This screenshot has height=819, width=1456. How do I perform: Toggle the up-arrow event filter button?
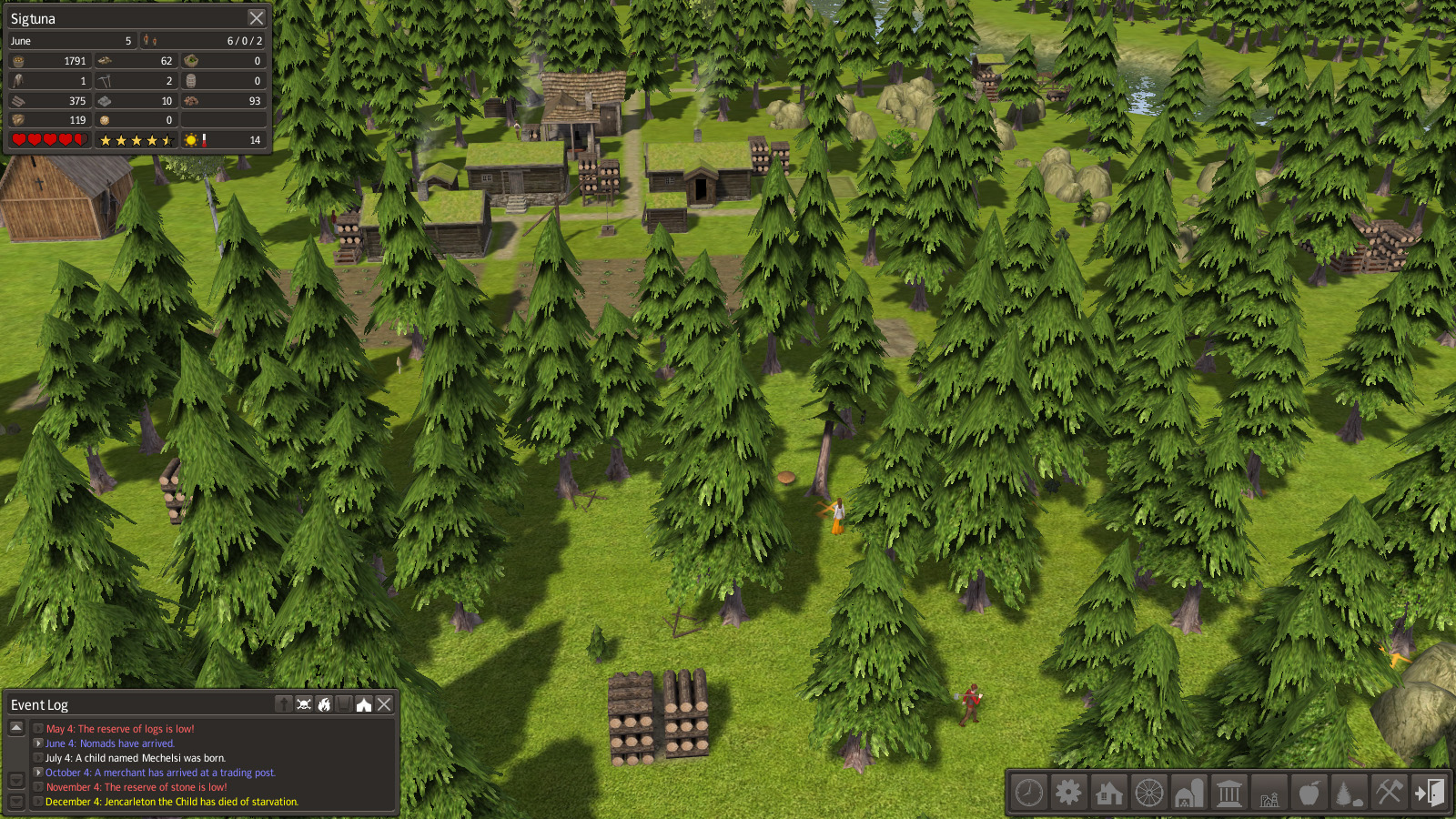tap(284, 704)
